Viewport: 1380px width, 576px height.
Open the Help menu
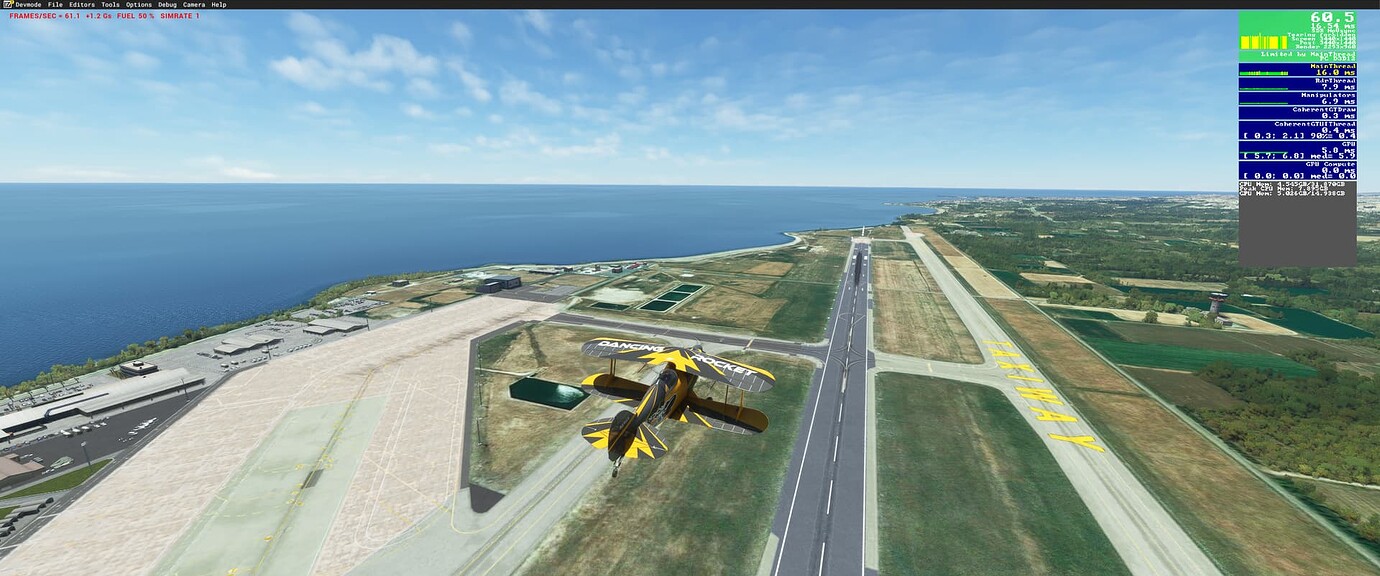(x=218, y=5)
